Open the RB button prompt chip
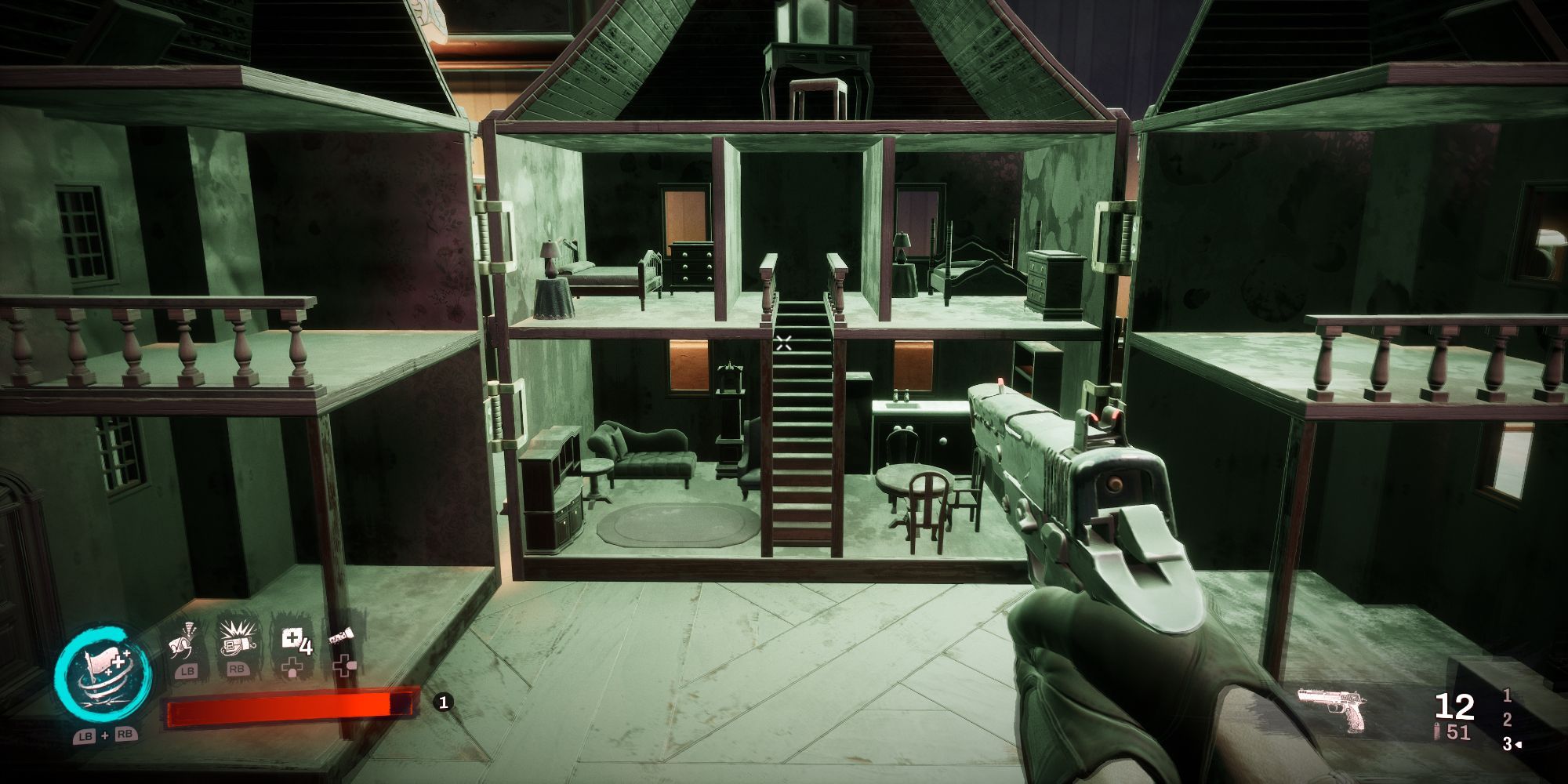This screenshot has width=1568, height=784. (236, 670)
